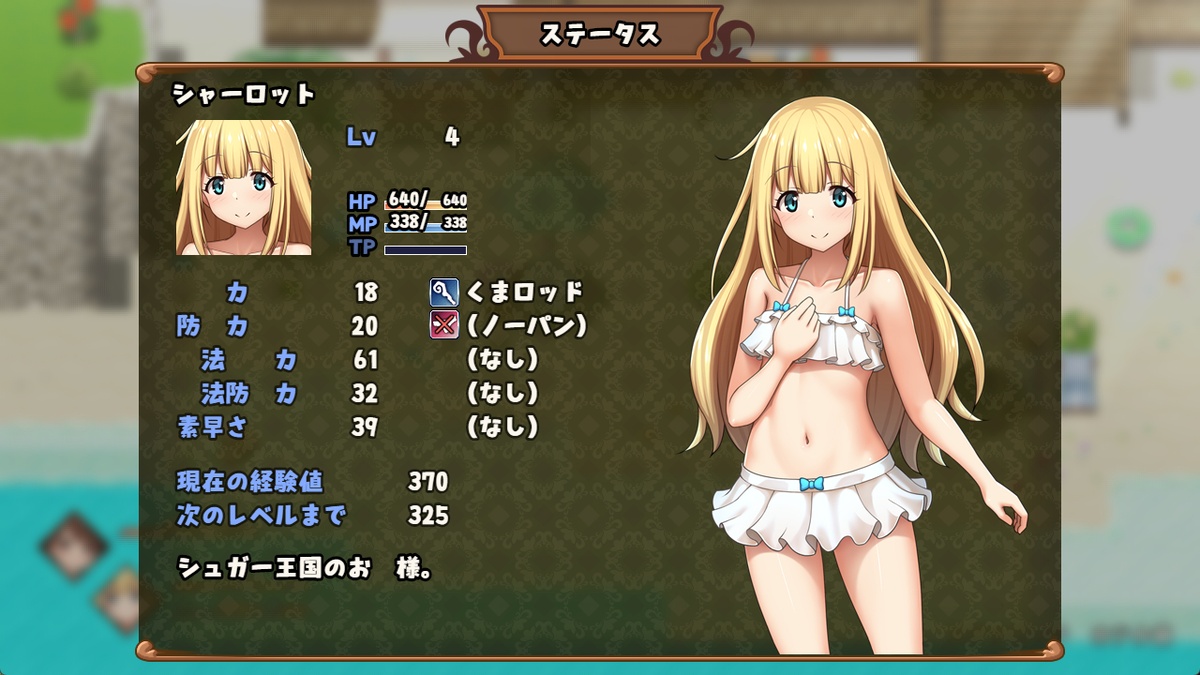Select the くまロッド weapon slot
1200x675 pixels.
pyautogui.click(x=508, y=292)
